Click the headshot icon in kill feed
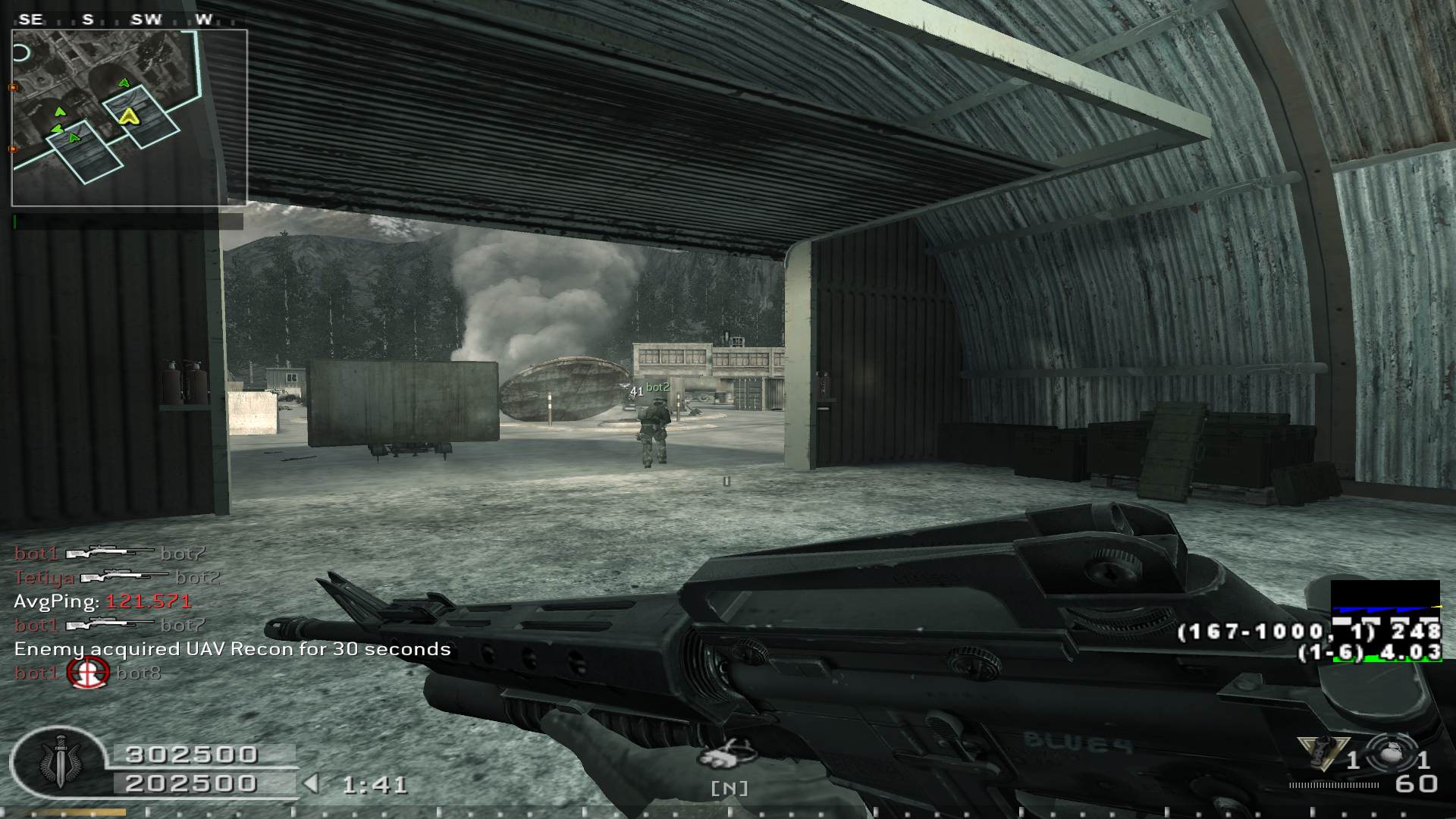The height and width of the screenshot is (819, 1456). 88,673
